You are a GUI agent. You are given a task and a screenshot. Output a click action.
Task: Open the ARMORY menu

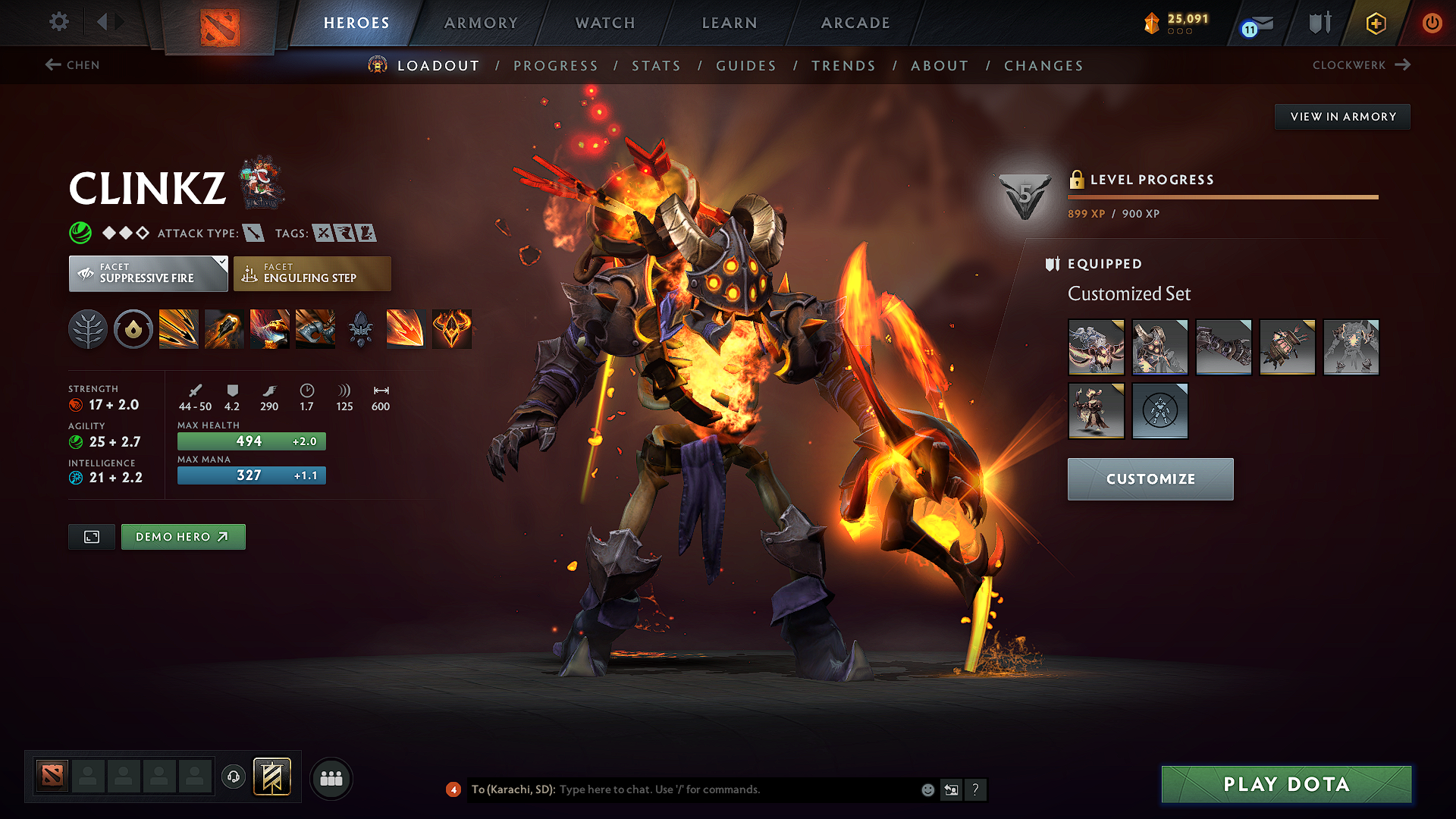[480, 23]
